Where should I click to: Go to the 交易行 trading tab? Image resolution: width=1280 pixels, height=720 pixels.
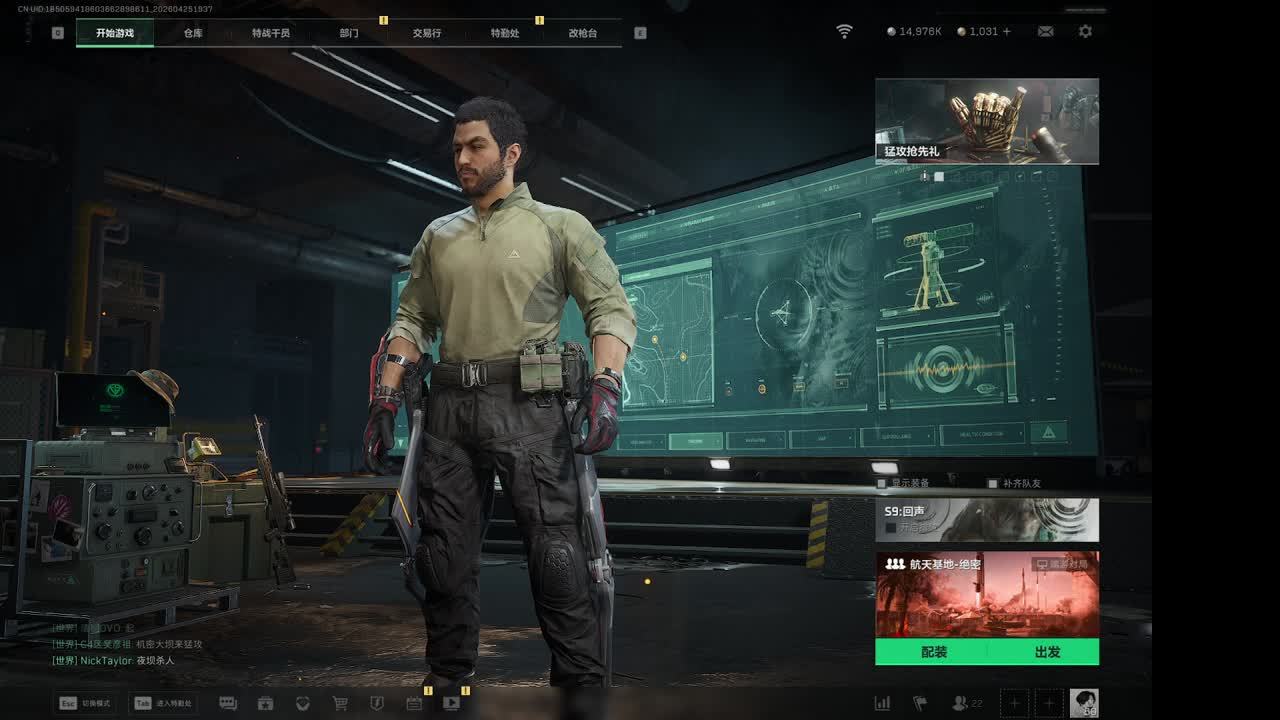coord(427,33)
